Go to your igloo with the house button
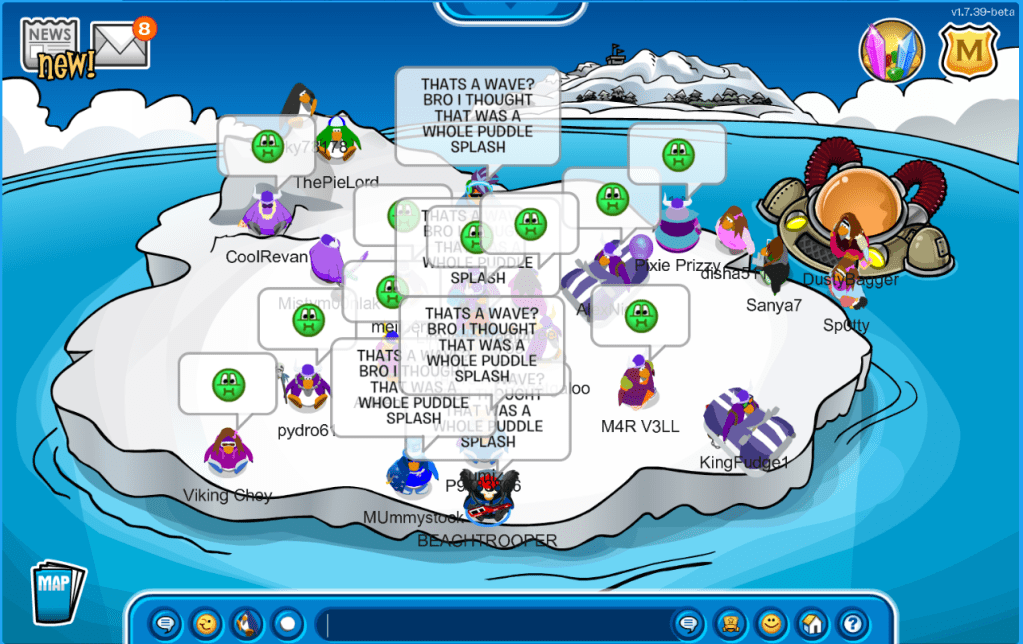 pyautogui.click(x=811, y=624)
